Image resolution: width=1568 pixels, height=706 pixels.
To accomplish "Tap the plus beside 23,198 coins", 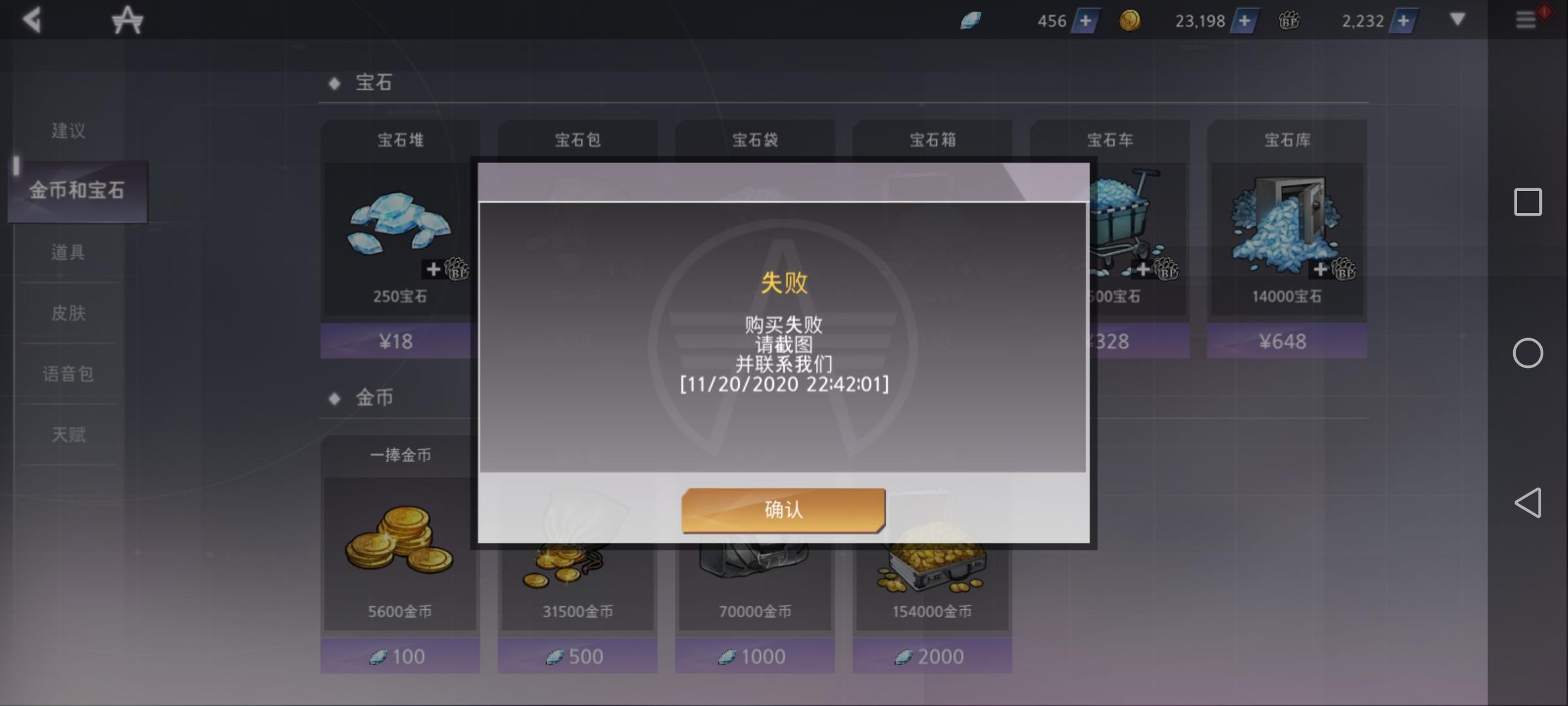I will point(1246,21).
